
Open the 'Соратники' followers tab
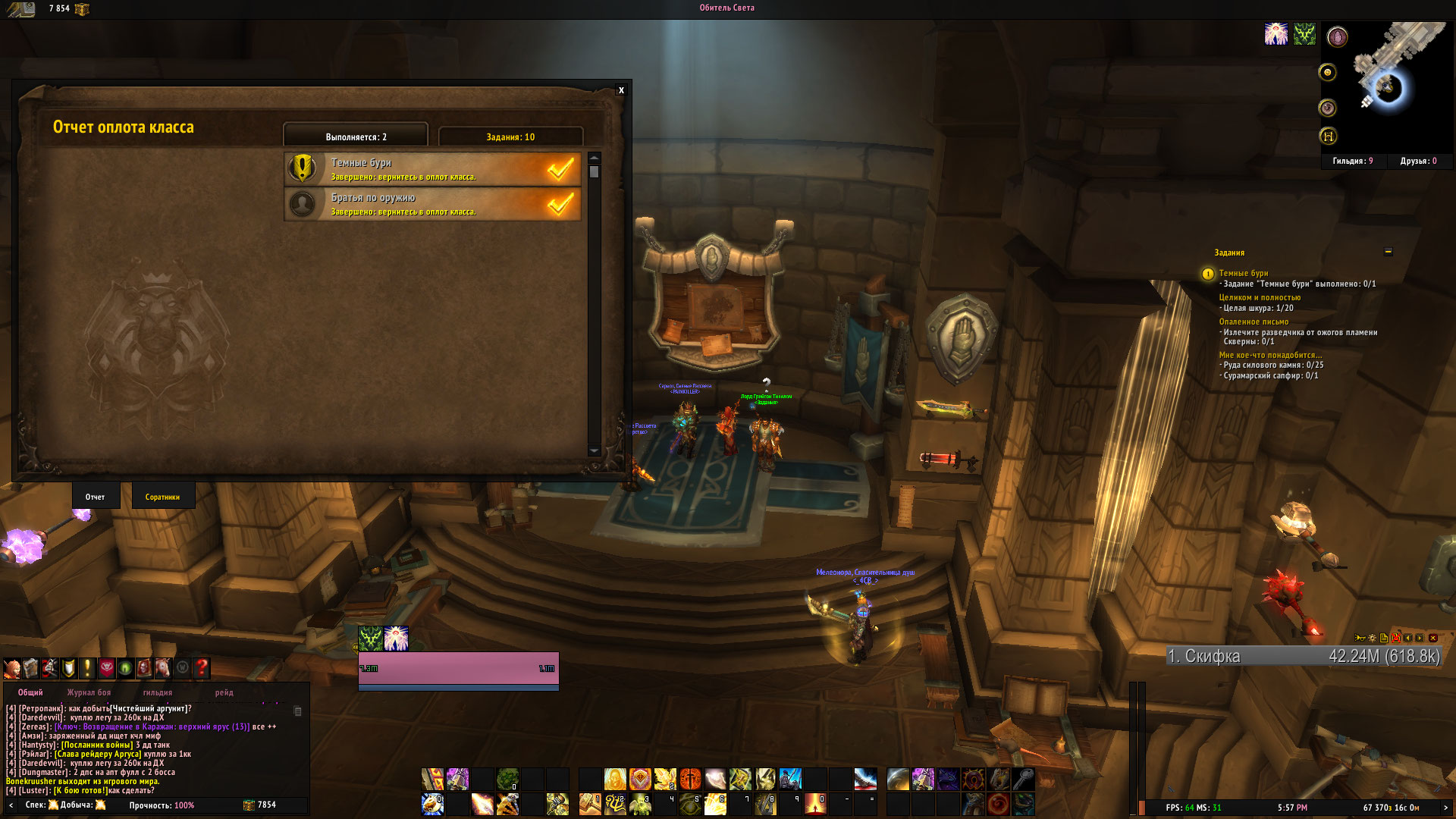[x=162, y=497]
